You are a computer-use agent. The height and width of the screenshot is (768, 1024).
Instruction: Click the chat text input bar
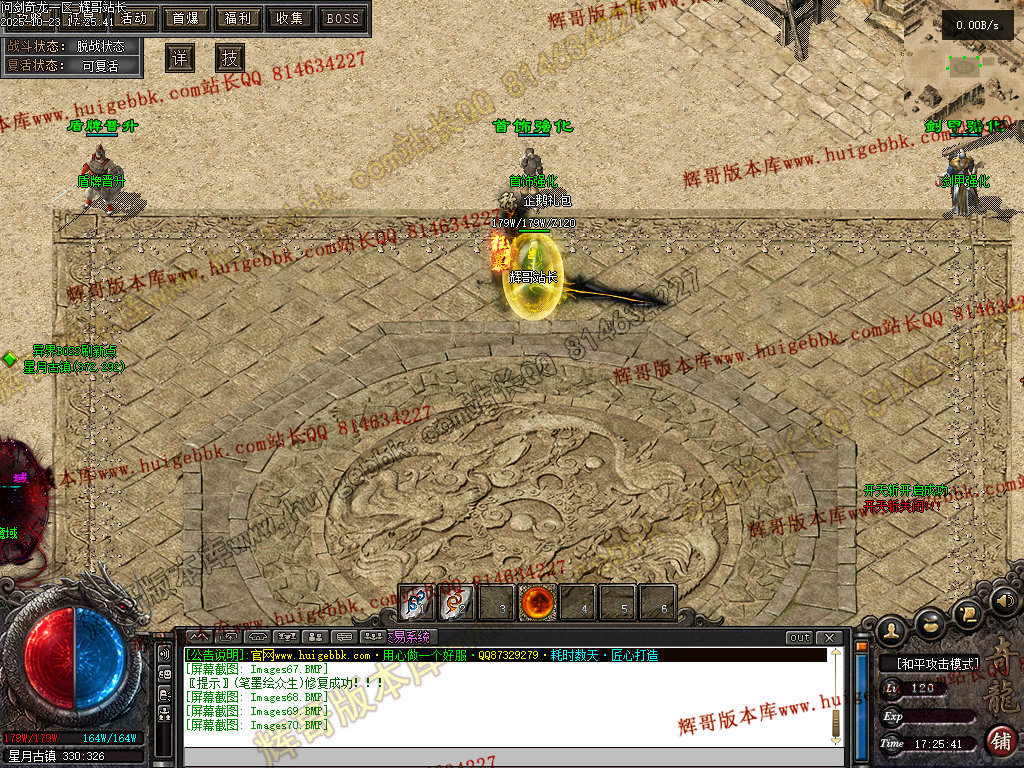(x=500, y=756)
